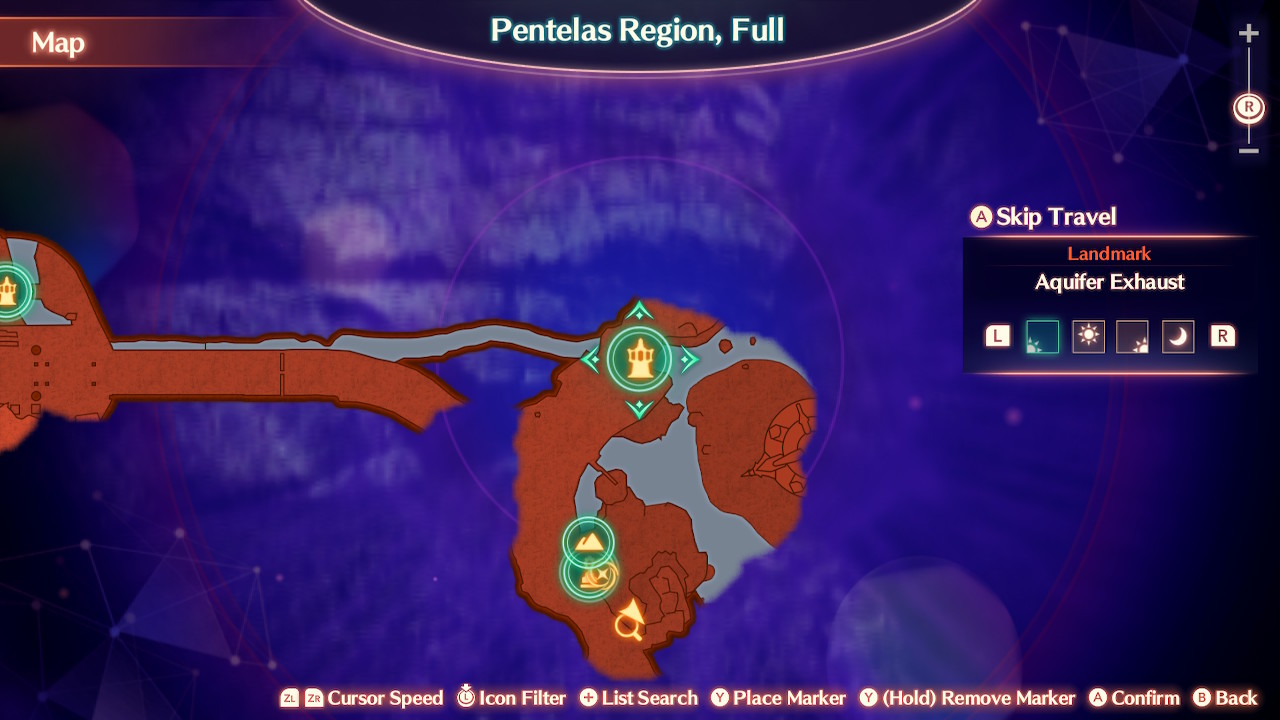Select the triangular rest spot icon on the southern island
This screenshot has height=720, width=1280.
click(588, 543)
